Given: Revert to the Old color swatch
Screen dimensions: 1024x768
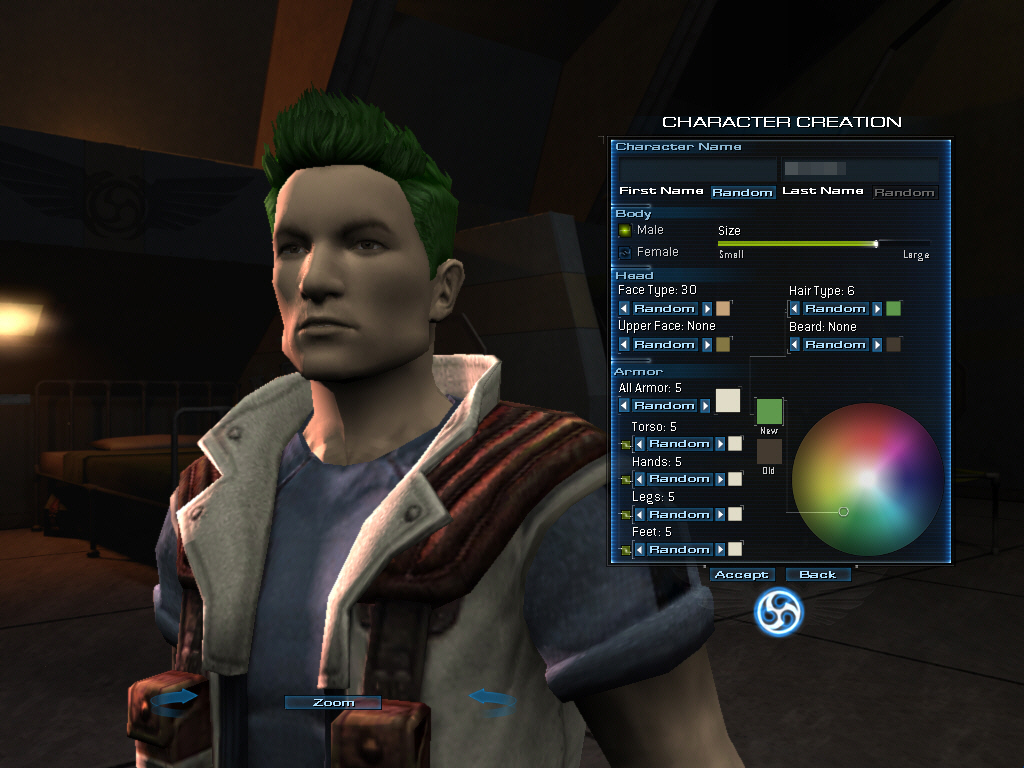Looking at the screenshot, I should (x=769, y=451).
